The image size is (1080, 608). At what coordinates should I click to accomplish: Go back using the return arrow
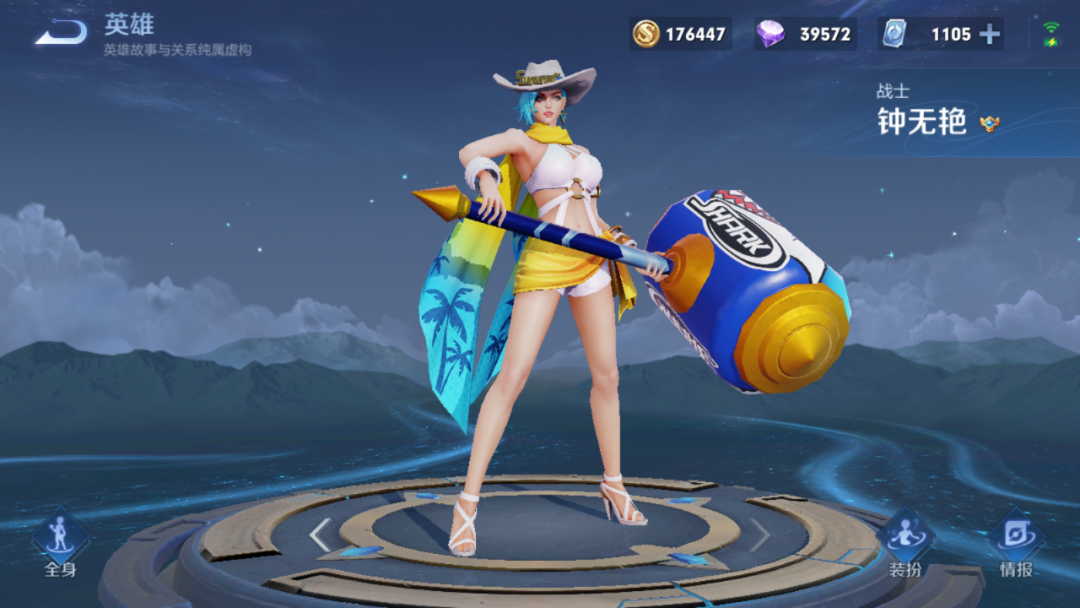point(60,32)
